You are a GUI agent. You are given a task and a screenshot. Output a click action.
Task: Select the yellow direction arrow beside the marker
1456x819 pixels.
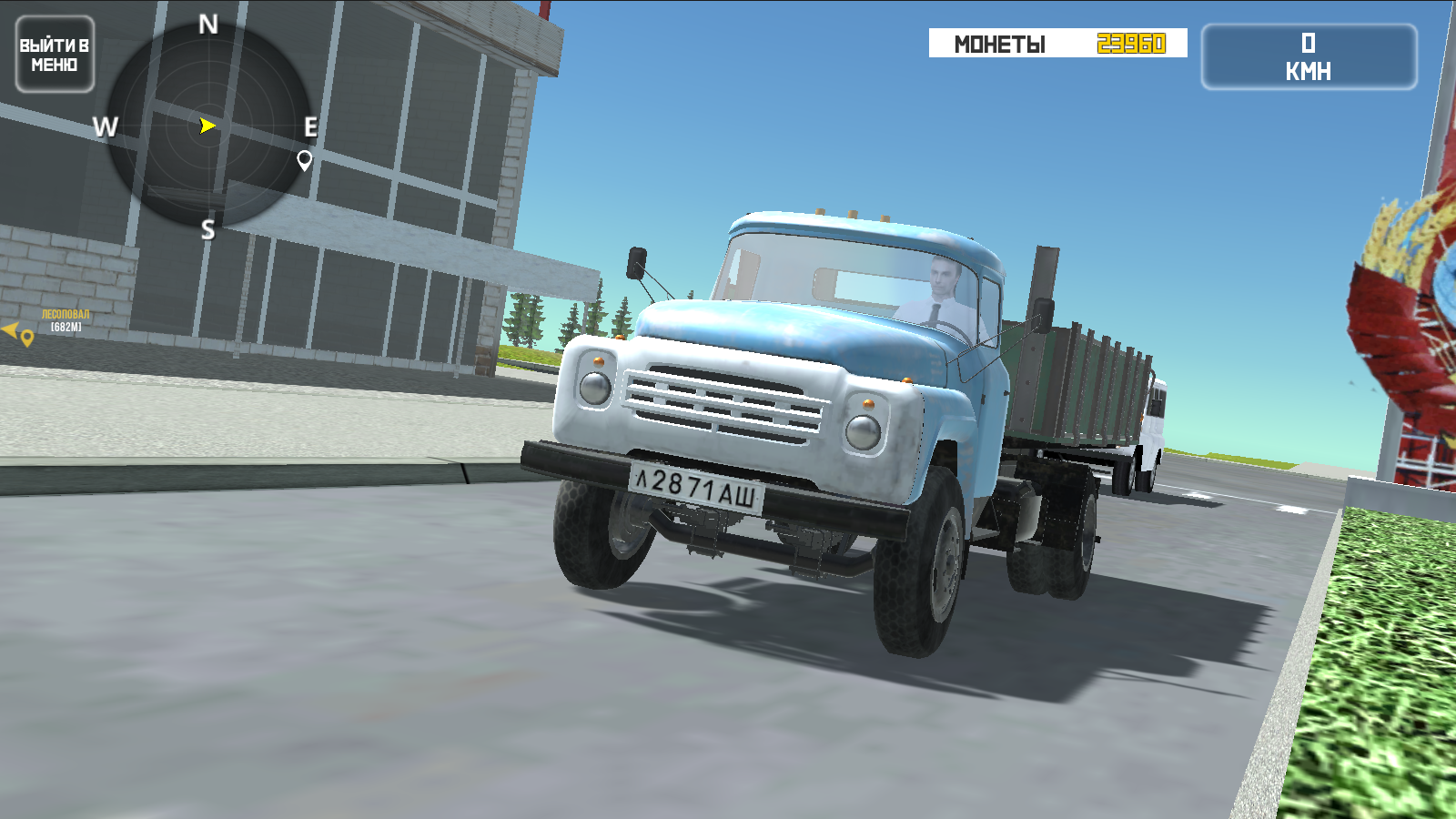(x=10, y=331)
